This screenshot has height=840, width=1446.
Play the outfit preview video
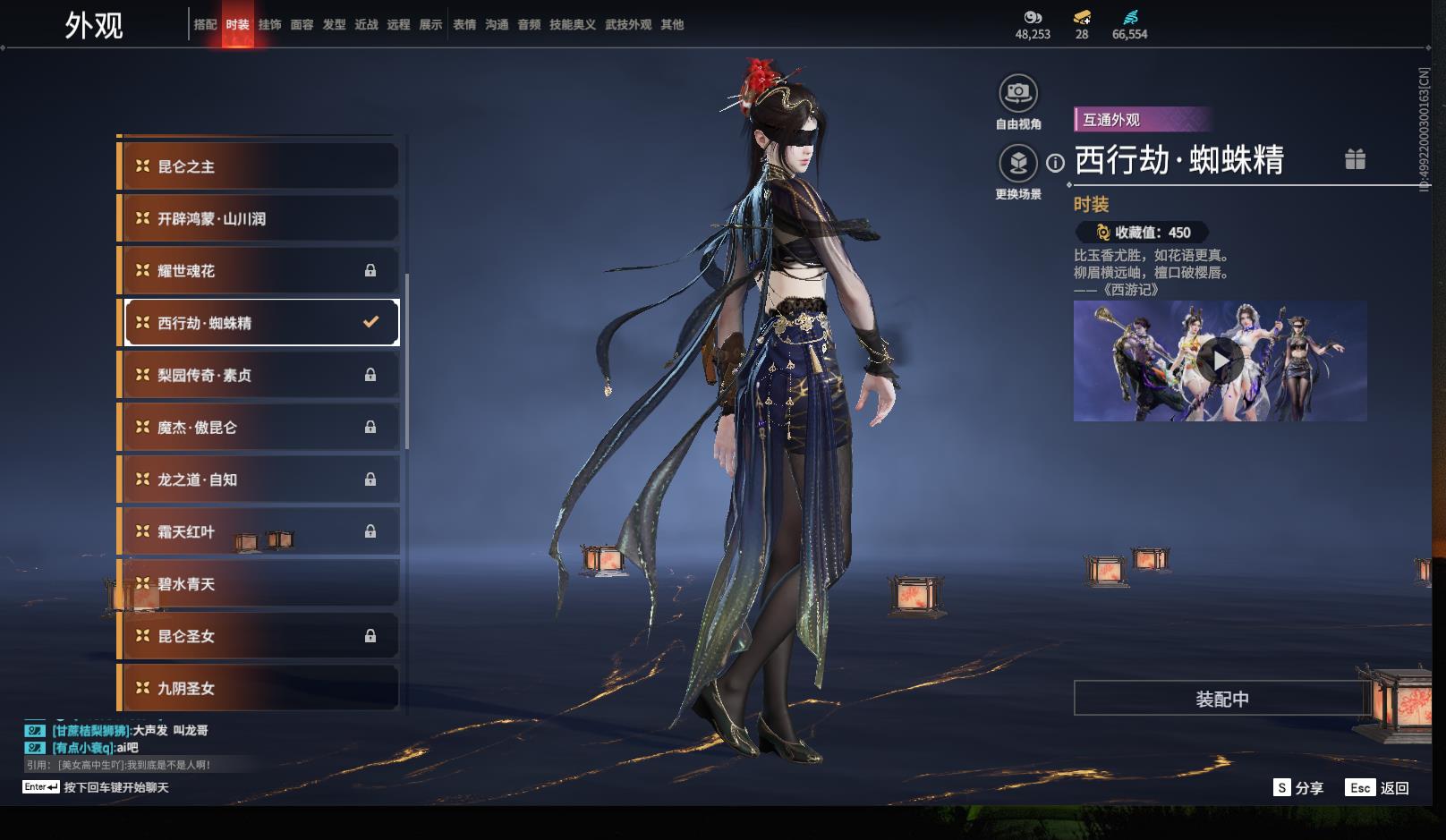coord(1221,361)
